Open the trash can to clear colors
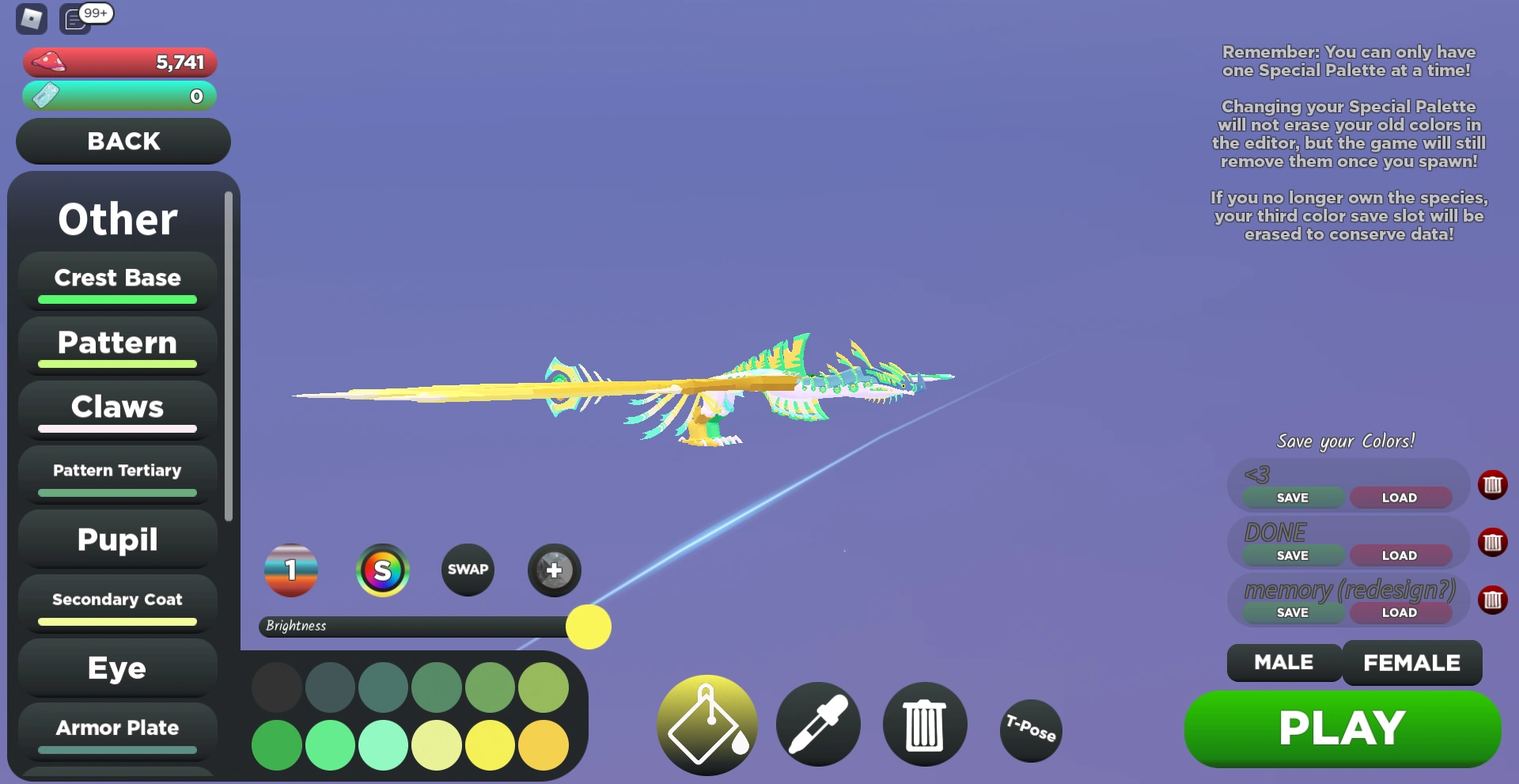Viewport: 1519px width, 784px height. [924, 724]
